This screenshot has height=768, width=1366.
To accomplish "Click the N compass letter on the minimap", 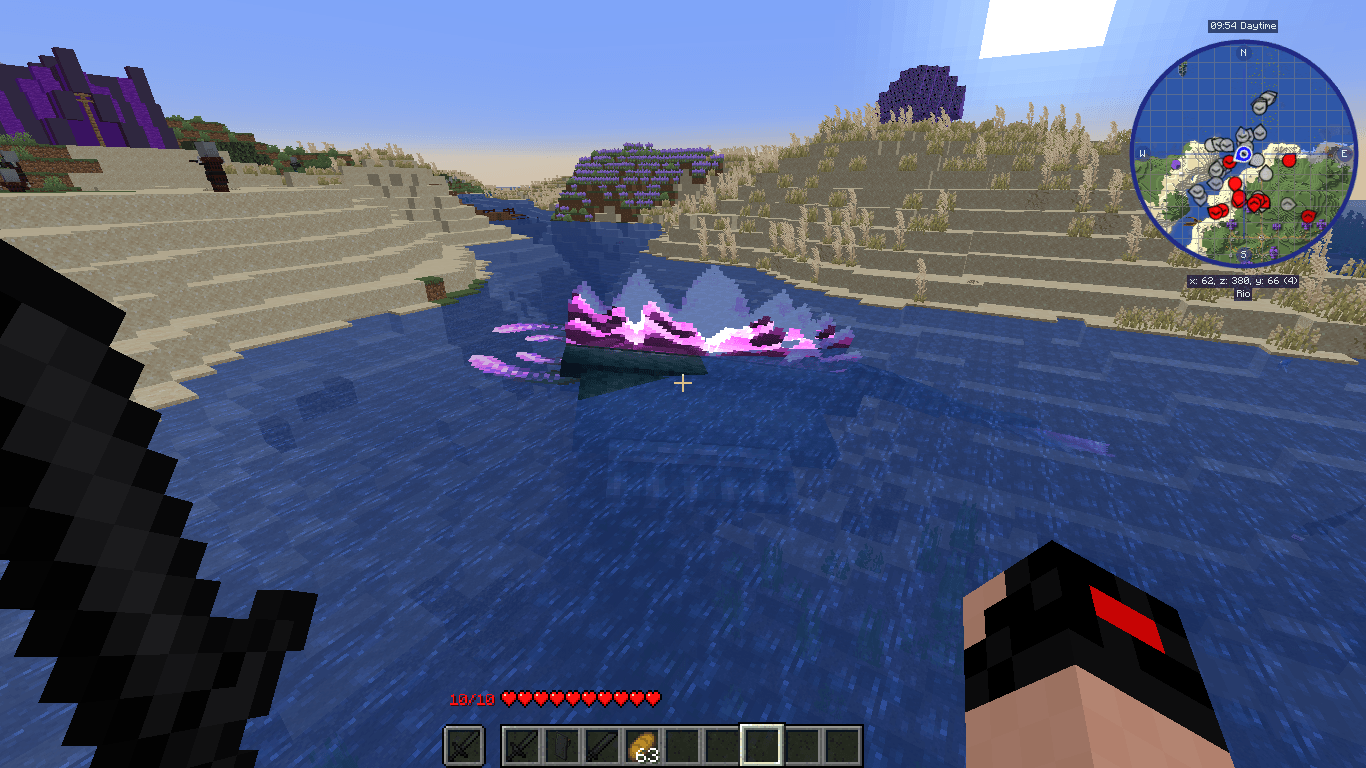I will coord(1242,52).
